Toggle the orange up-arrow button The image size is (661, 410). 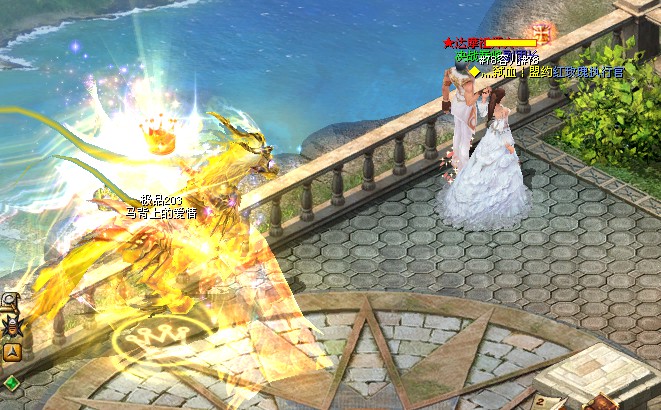click(x=11, y=351)
